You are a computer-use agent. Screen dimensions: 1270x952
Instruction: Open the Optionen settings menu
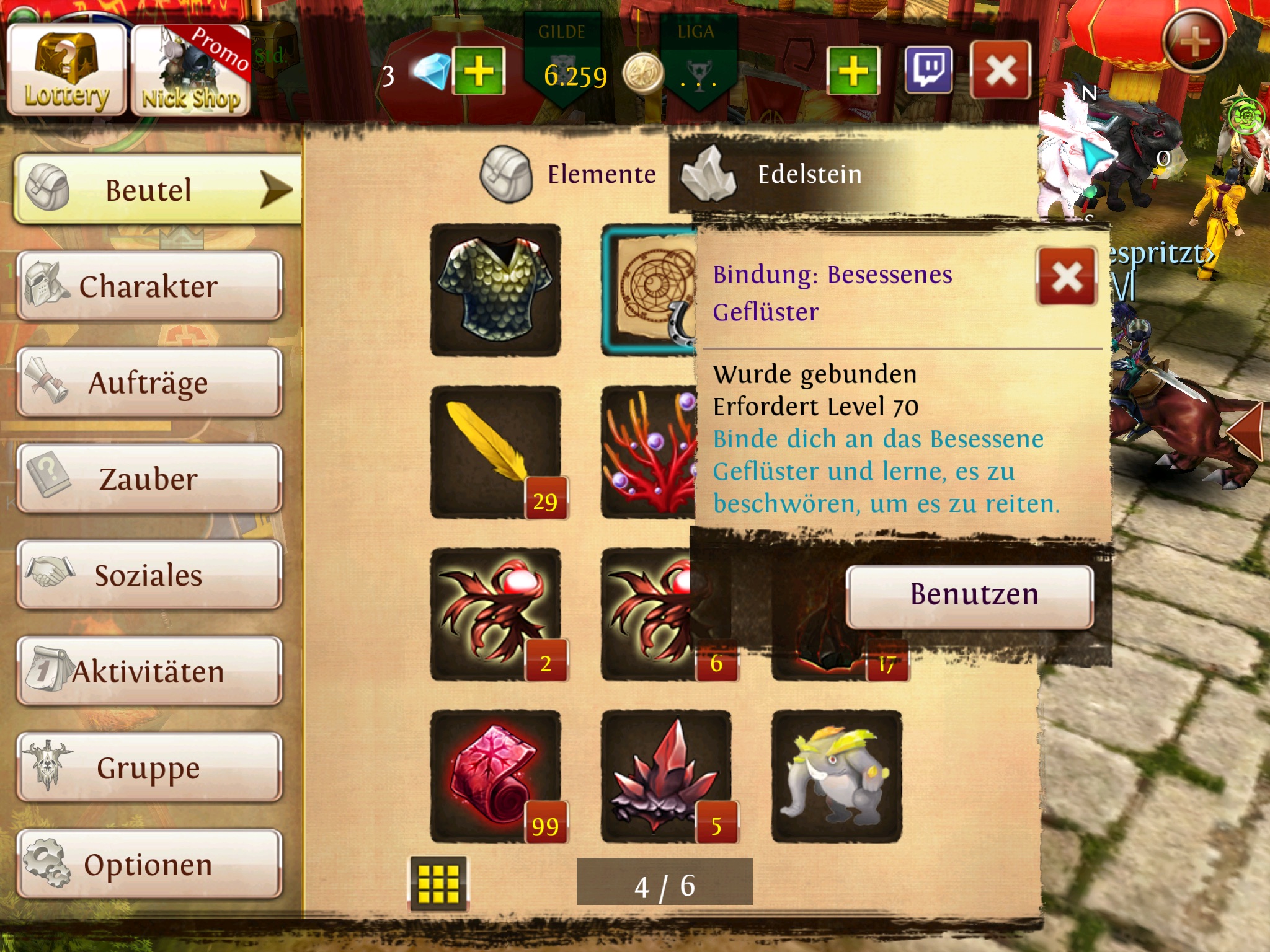(x=149, y=864)
